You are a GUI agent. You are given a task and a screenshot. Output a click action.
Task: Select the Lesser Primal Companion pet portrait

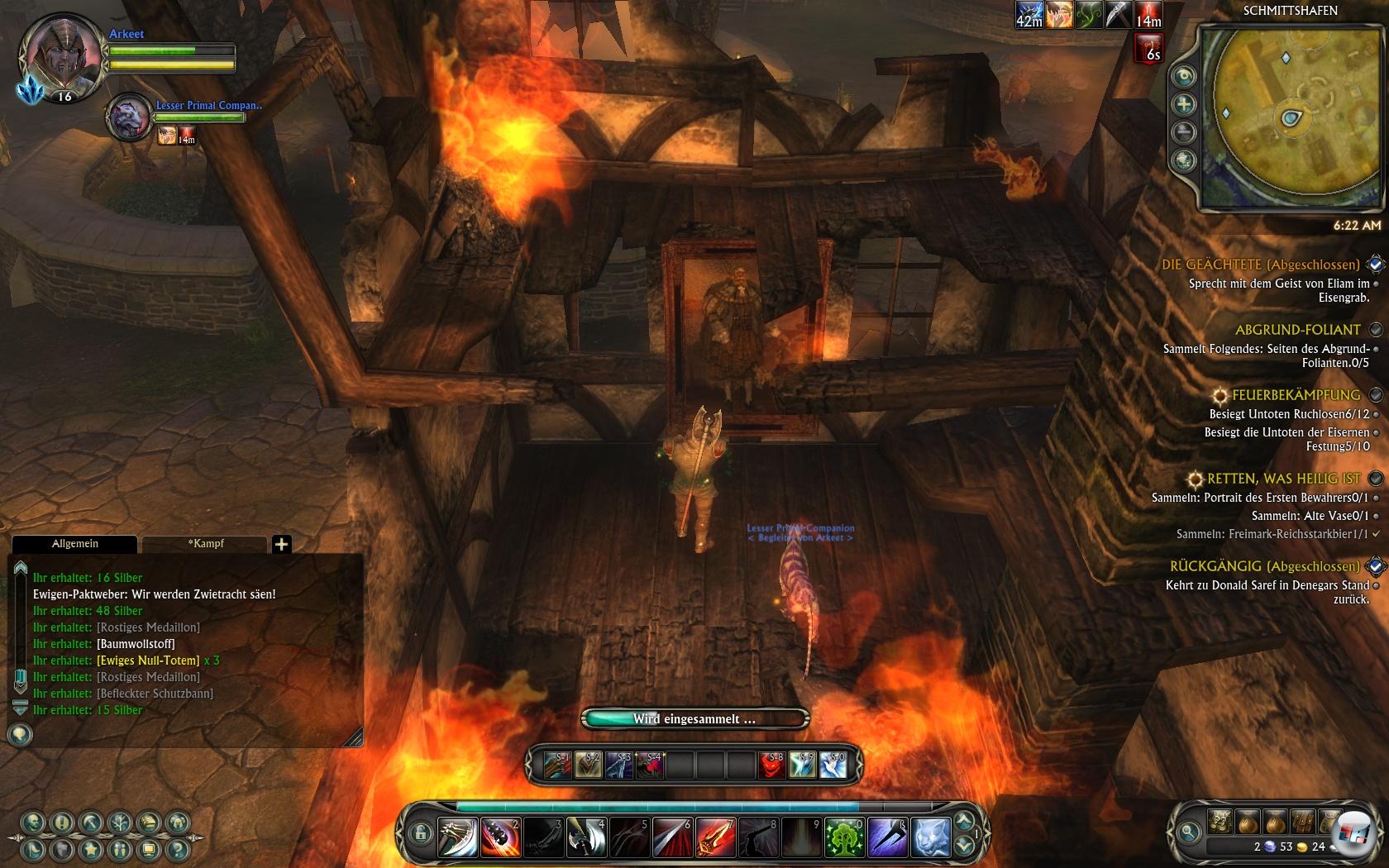pyautogui.click(x=129, y=117)
